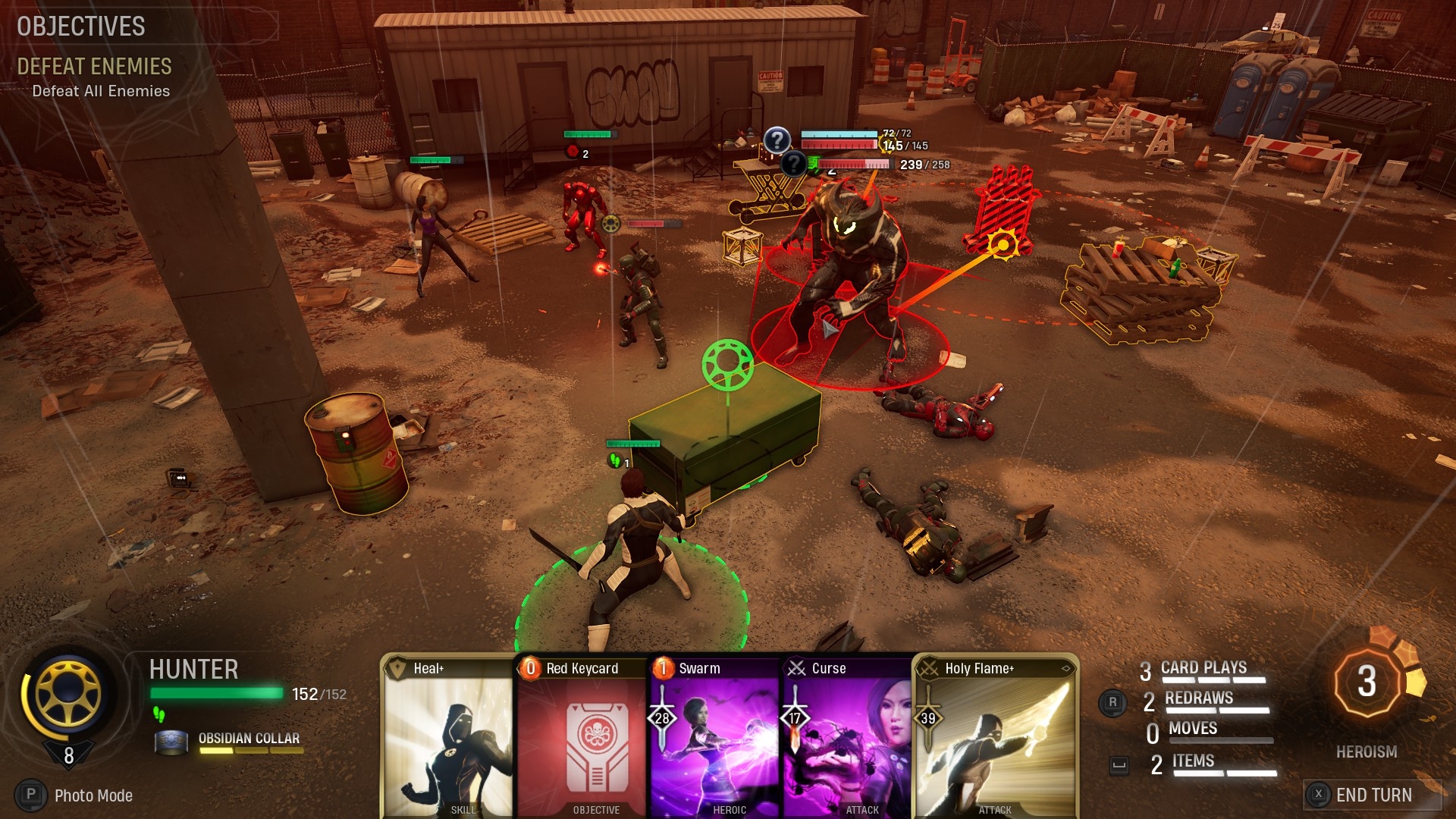Screen dimensions: 1456x819
Task: Show the Heroism counter details
Action: 1367,682
